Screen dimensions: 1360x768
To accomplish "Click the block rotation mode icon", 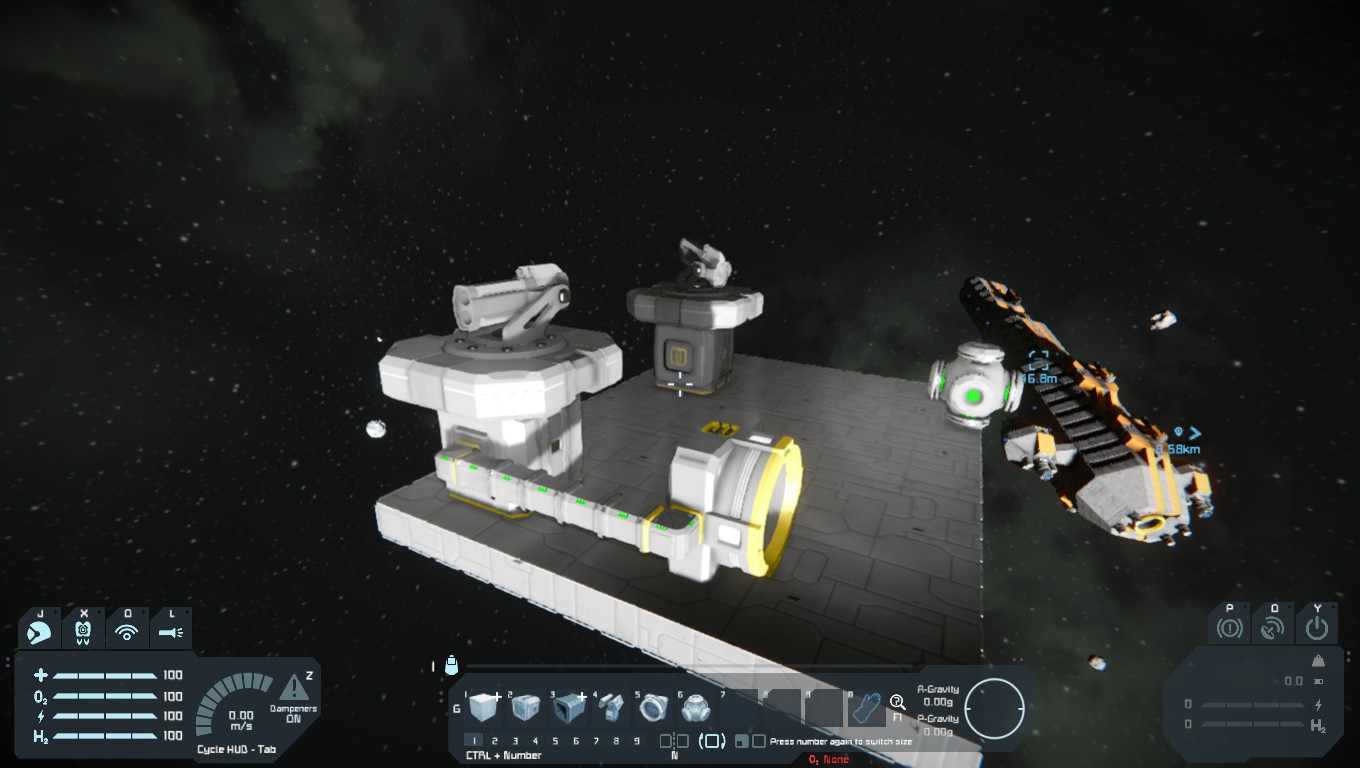I will coord(712,741).
